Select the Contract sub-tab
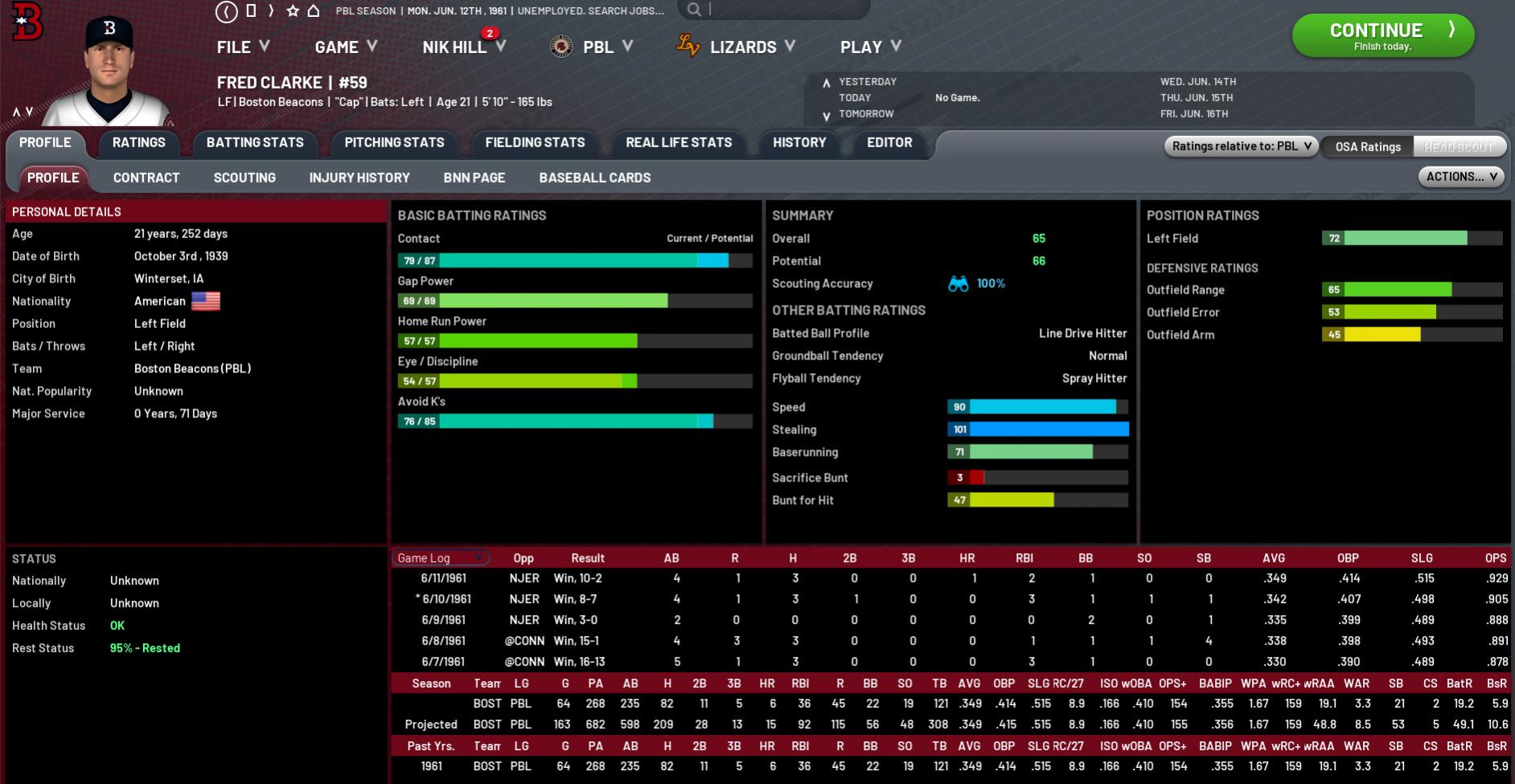1515x784 pixels. click(x=146, y=178)
